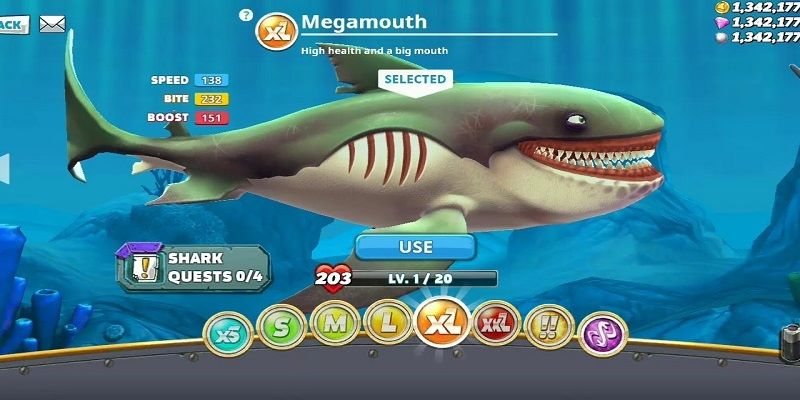Open the purple serpent shark tab
The width and height of the screenshot is (800, 400).
pyautogui.click(x=603, y=333)
